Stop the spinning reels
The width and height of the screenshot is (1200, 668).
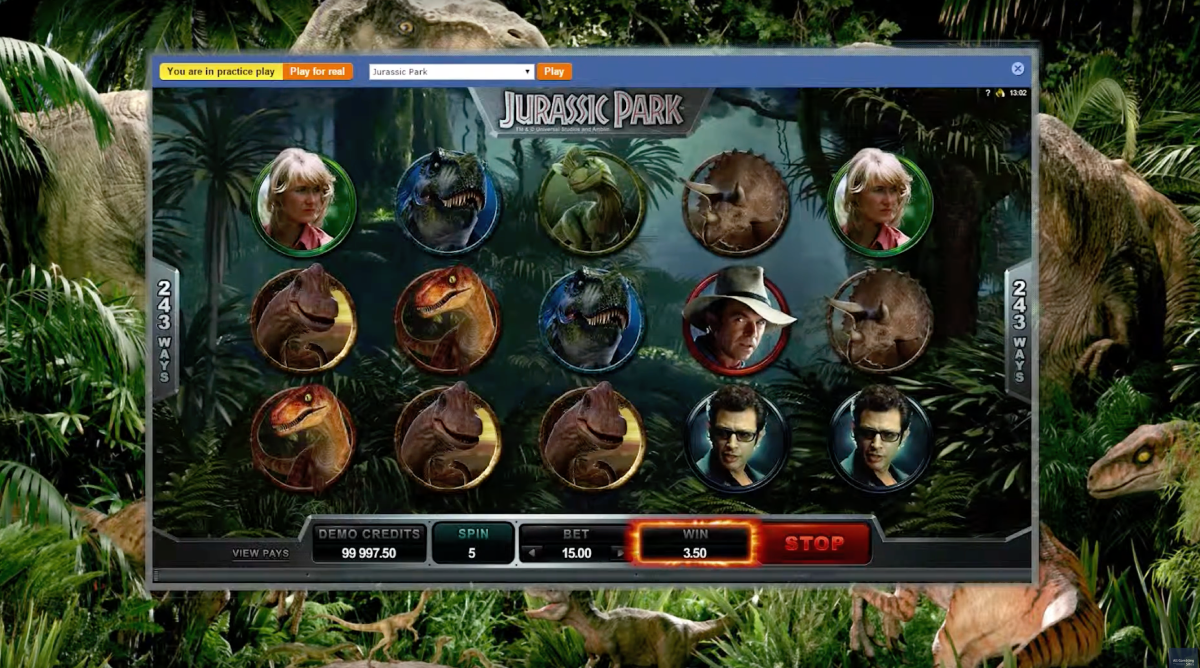click(x=814, y=544)
